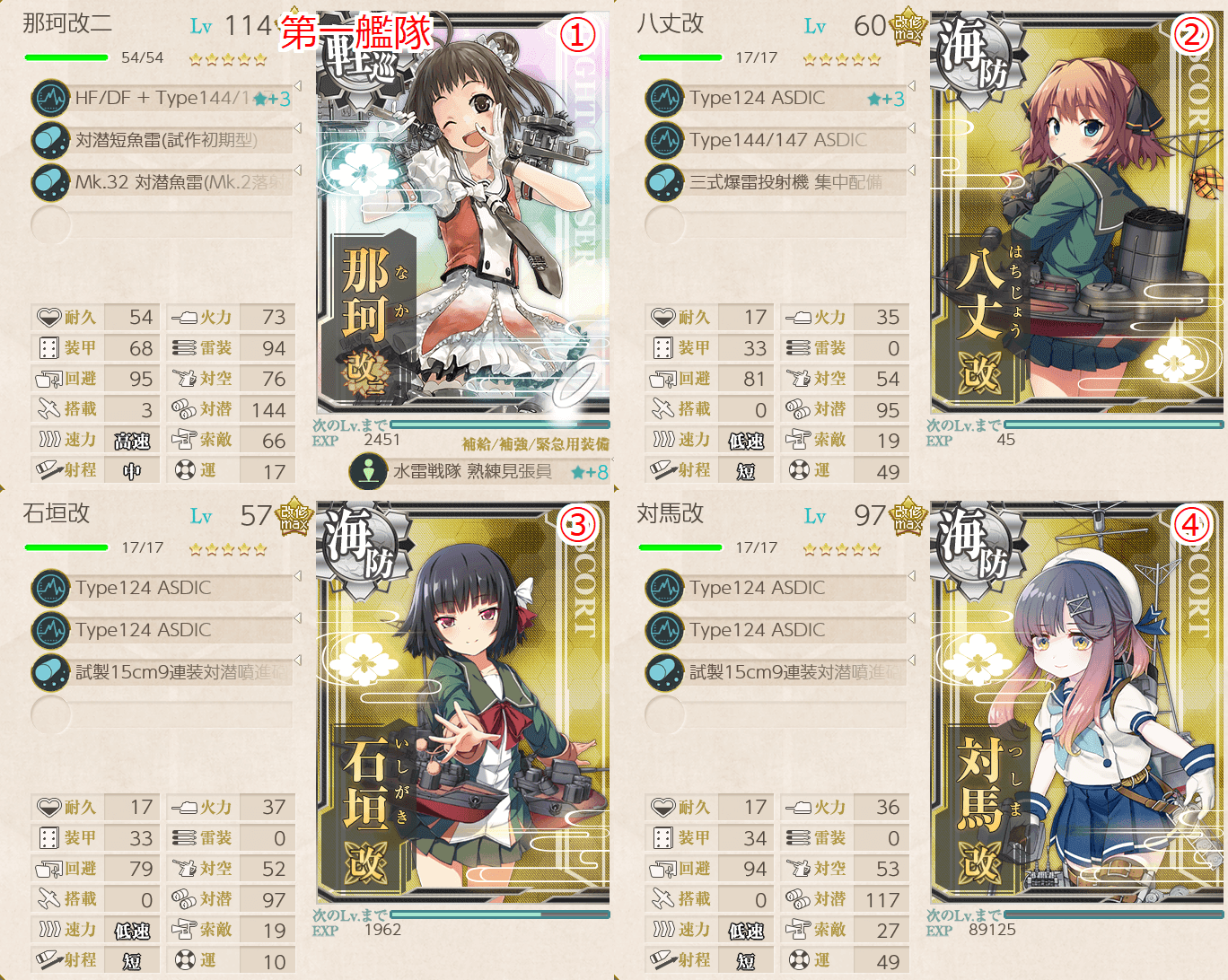1228x980 pixels.
Task: Select Naka's HF/DF + Type144/147 equipment slot
Action: [163, 98]
